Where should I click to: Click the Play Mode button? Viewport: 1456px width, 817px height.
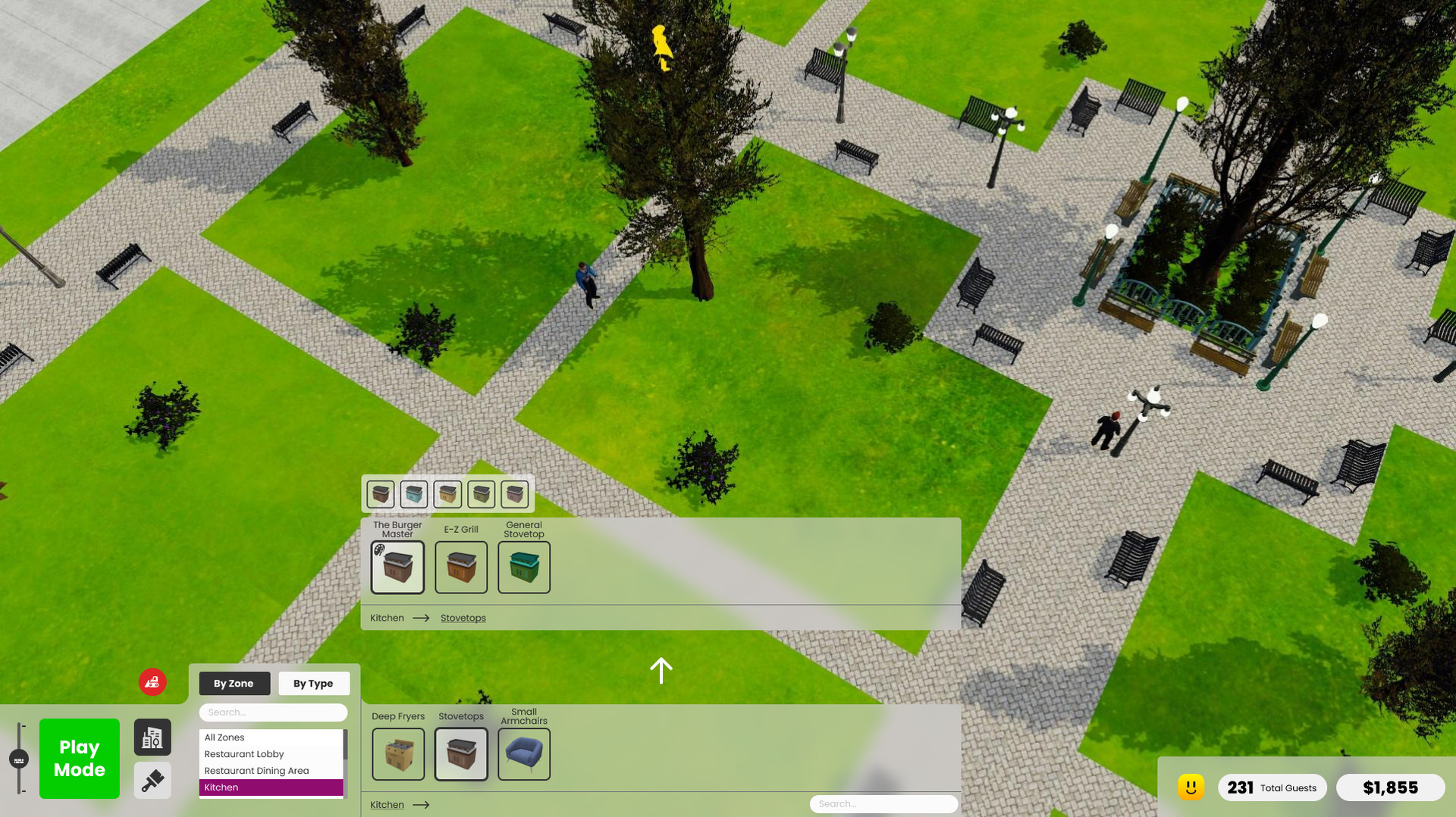[79, 759]
